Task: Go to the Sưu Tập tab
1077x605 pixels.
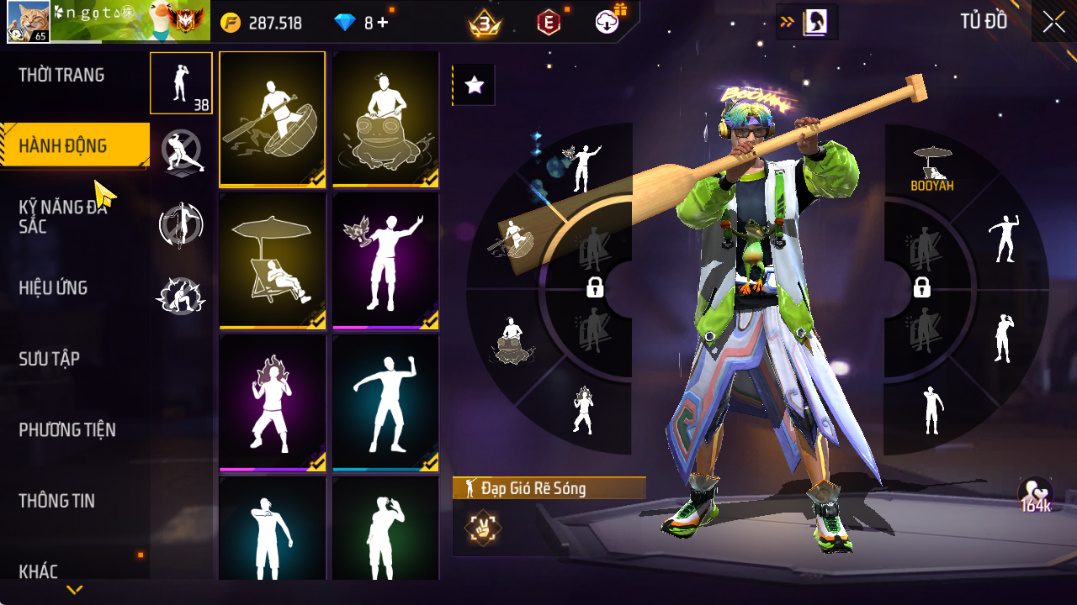Action: 49,359
